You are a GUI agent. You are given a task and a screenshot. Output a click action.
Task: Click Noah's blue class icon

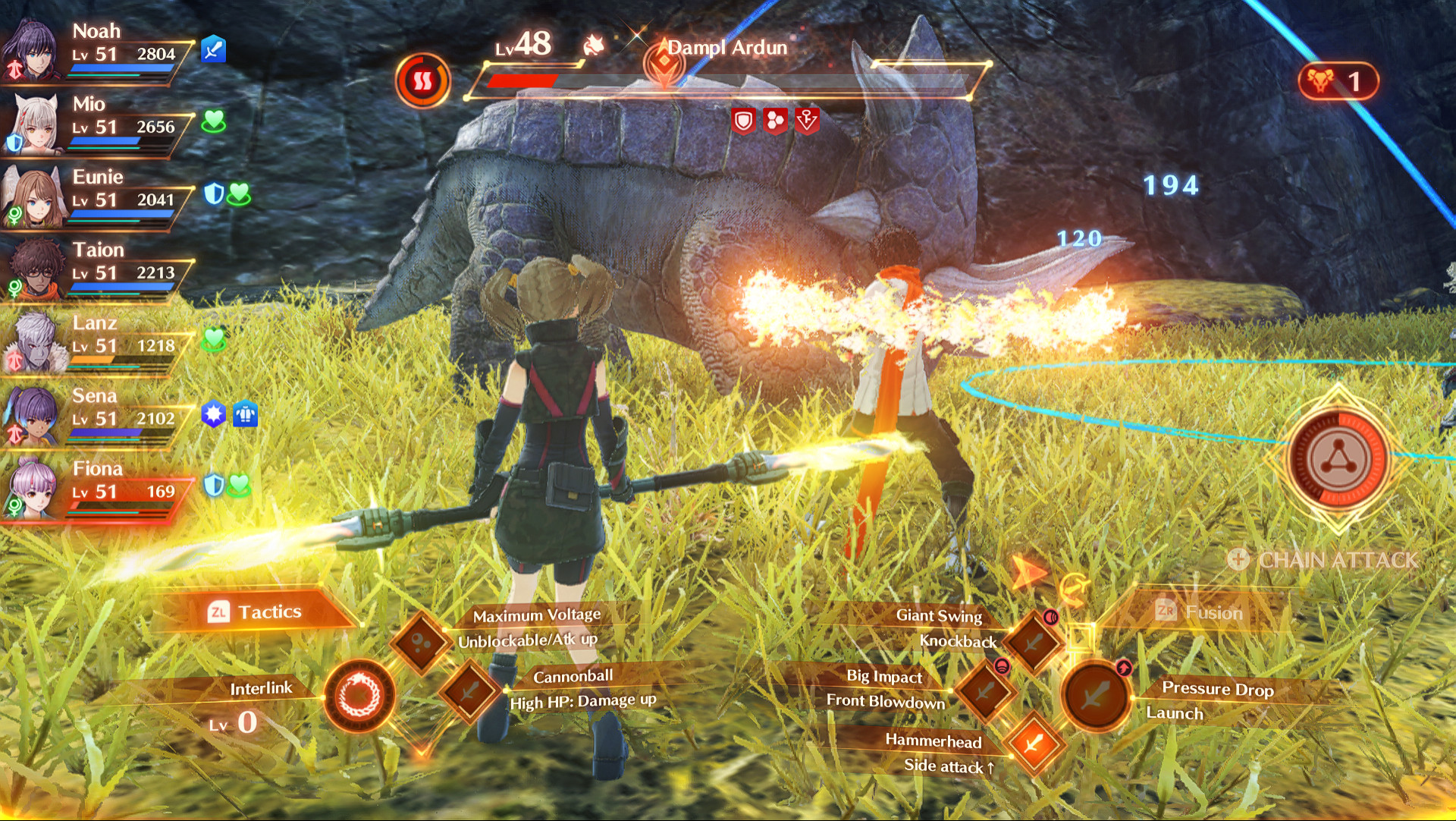click(x=213, y=47)
